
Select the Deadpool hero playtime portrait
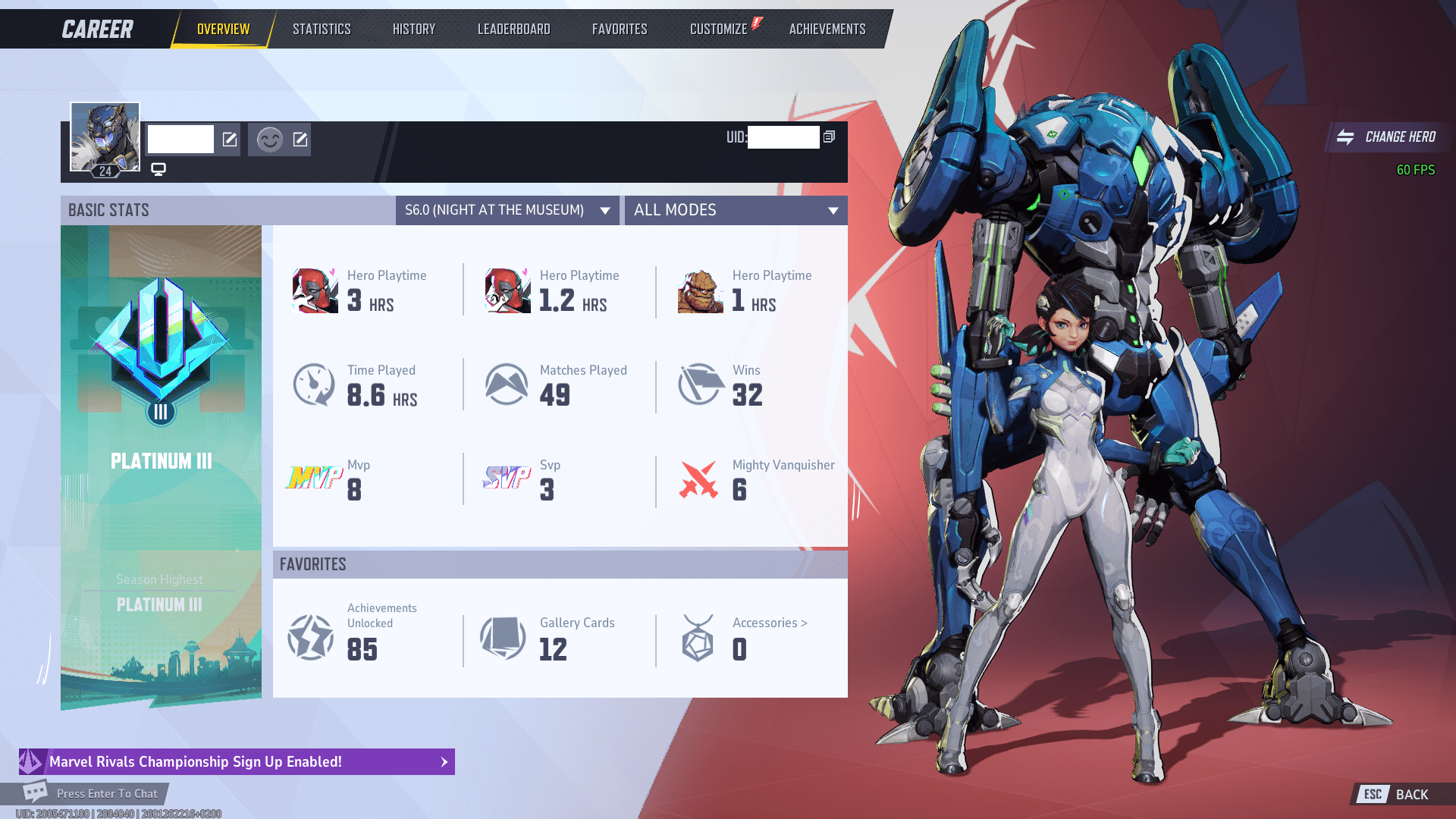coord(314,289)
